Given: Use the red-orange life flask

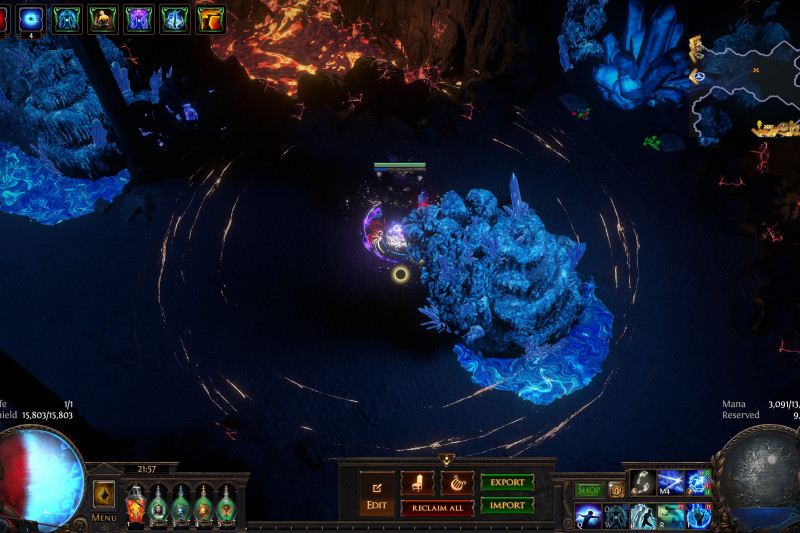Looking at the screenshot, I should click(x=135, y=504).
